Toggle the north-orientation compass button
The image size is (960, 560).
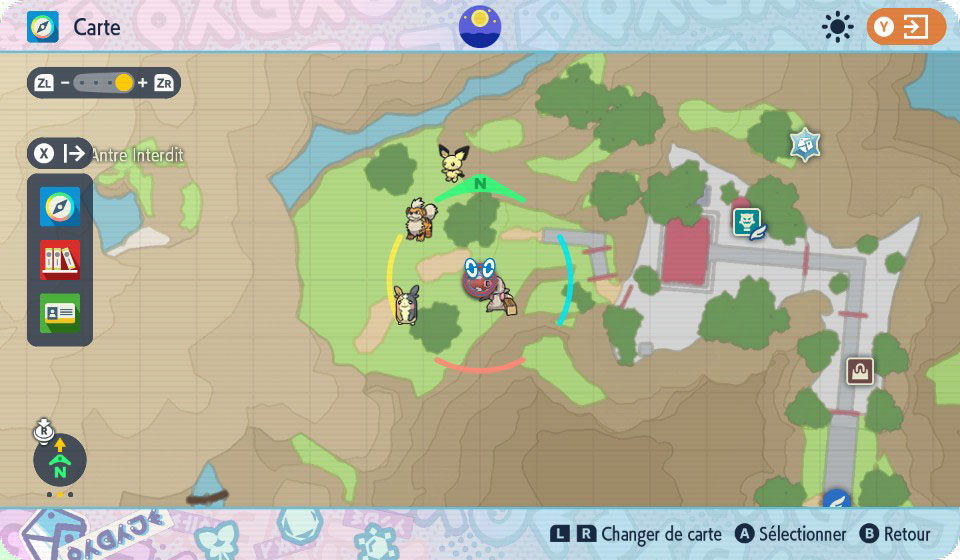coord(60,461)
